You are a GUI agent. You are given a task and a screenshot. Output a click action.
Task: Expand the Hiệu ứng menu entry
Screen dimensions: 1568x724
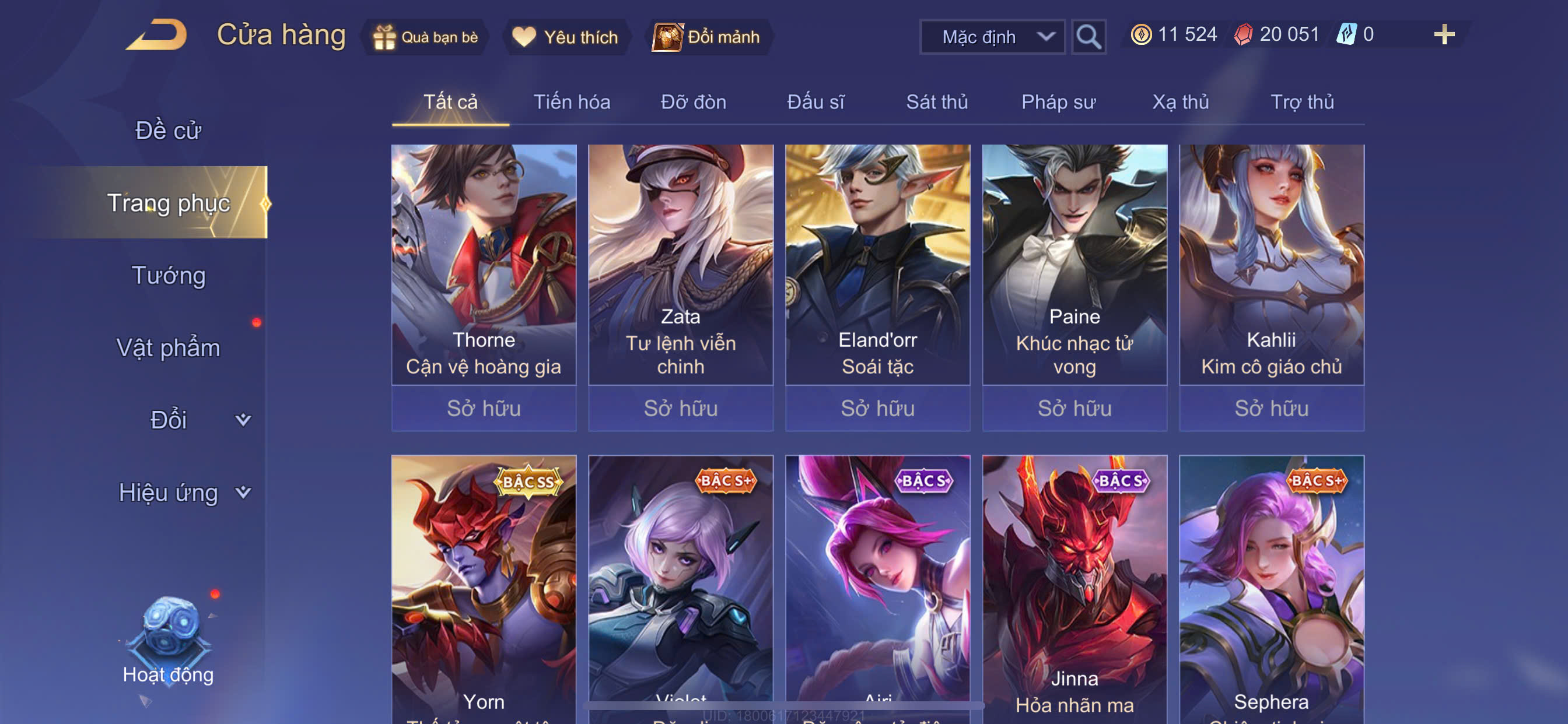pos(169,493)
